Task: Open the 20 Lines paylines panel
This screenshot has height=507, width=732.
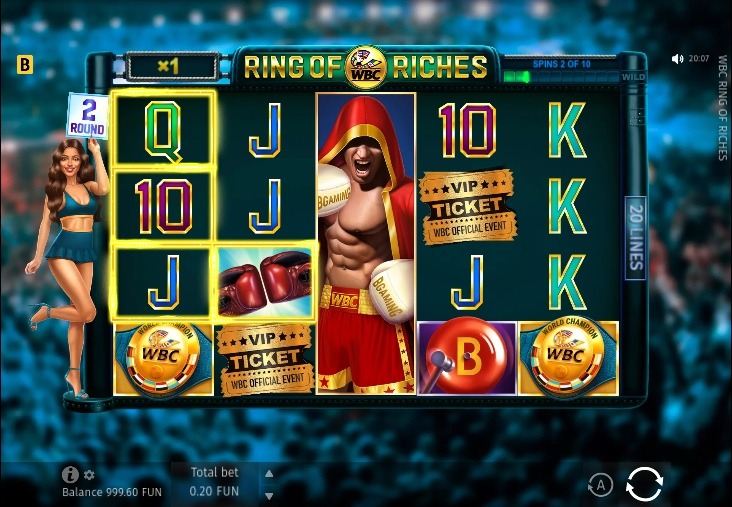Action: click(x=634, y=237)
